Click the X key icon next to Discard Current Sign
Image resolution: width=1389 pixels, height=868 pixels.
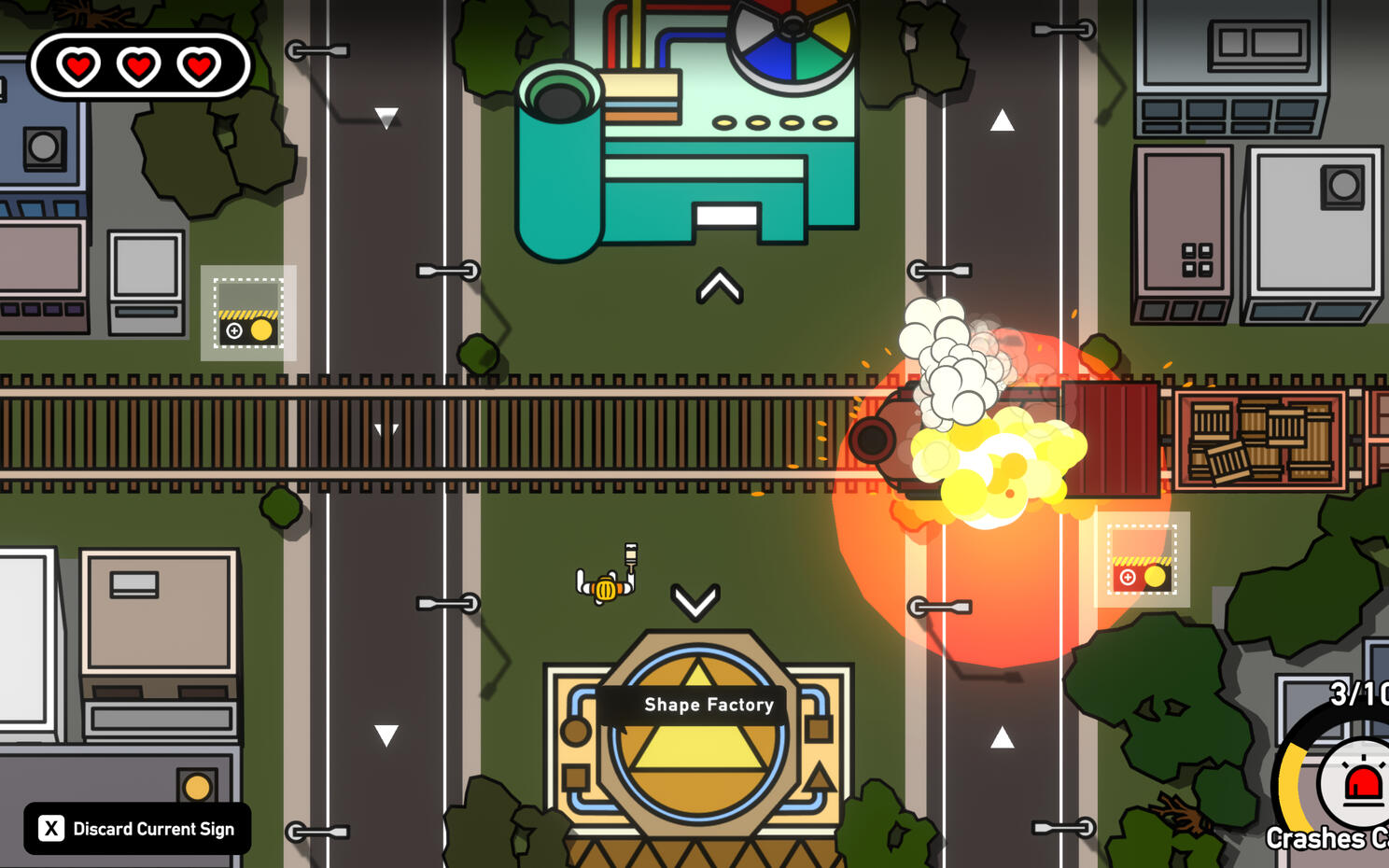pos(51,828)
